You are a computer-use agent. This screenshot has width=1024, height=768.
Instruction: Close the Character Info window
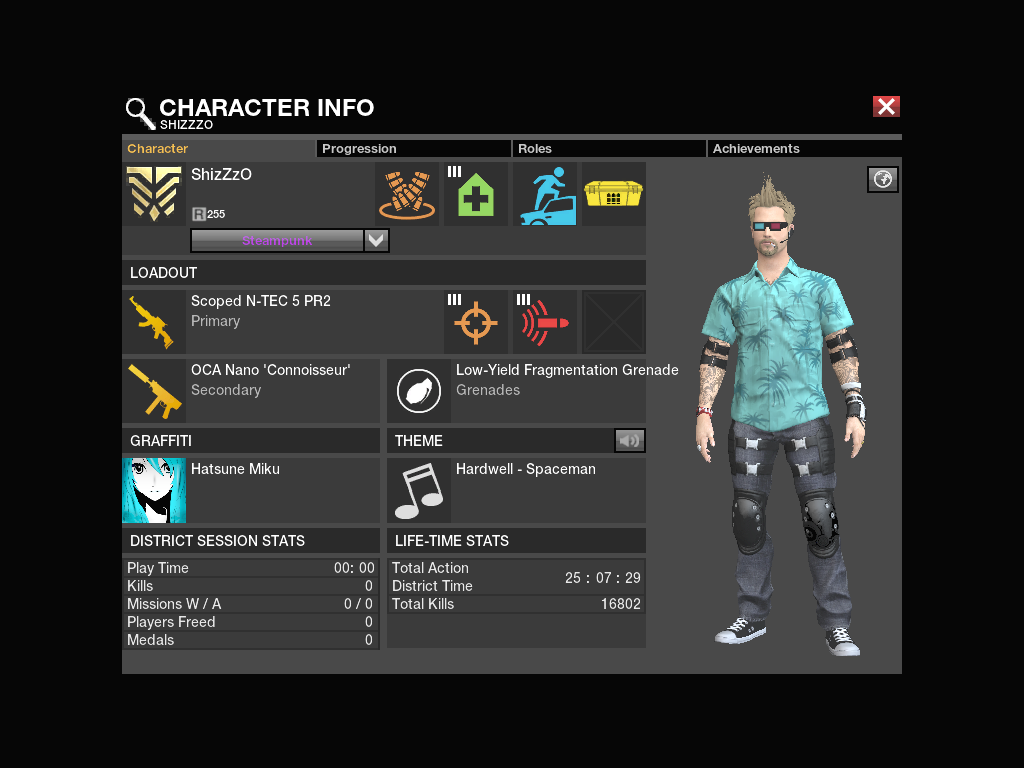tap(886, 107)
